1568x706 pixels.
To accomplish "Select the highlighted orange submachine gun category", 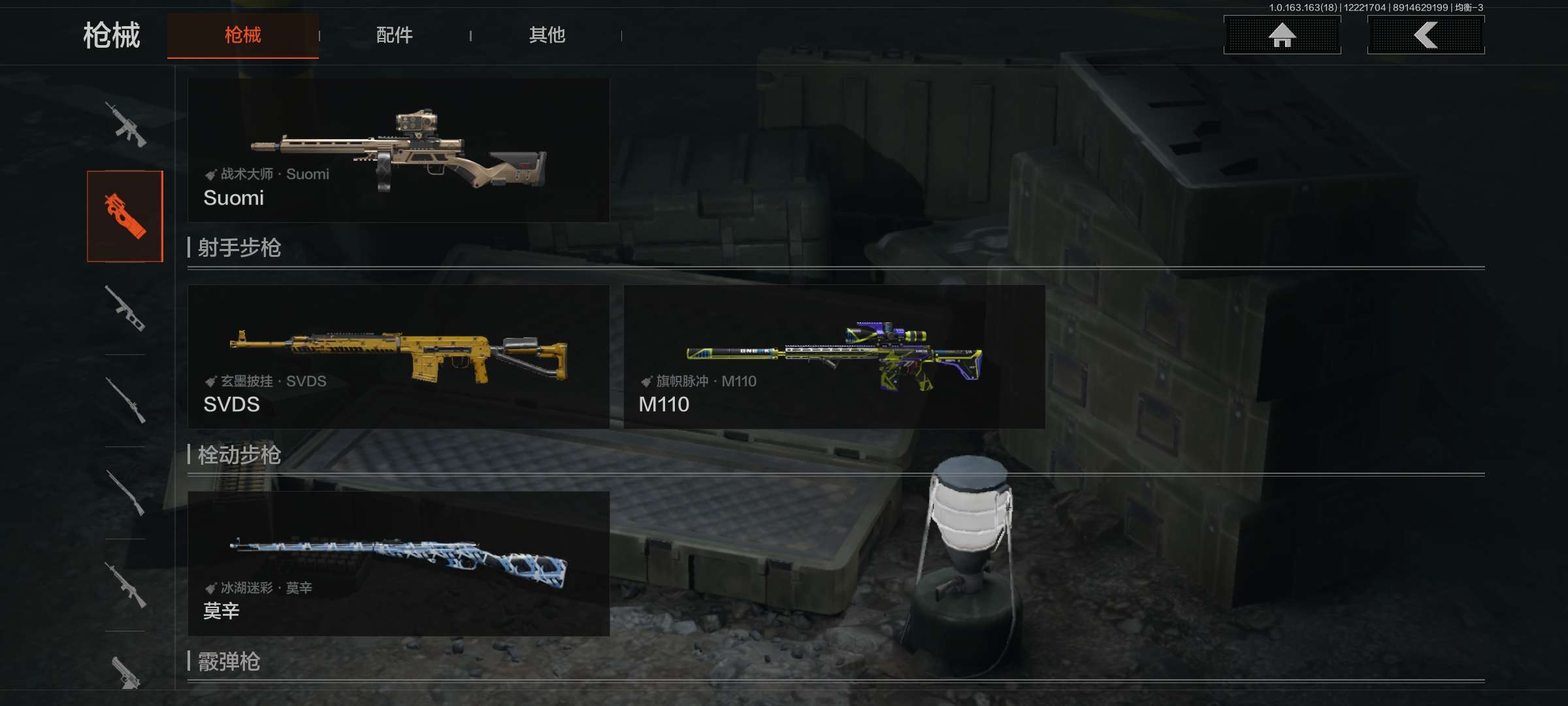I will (x=125, y=216).
